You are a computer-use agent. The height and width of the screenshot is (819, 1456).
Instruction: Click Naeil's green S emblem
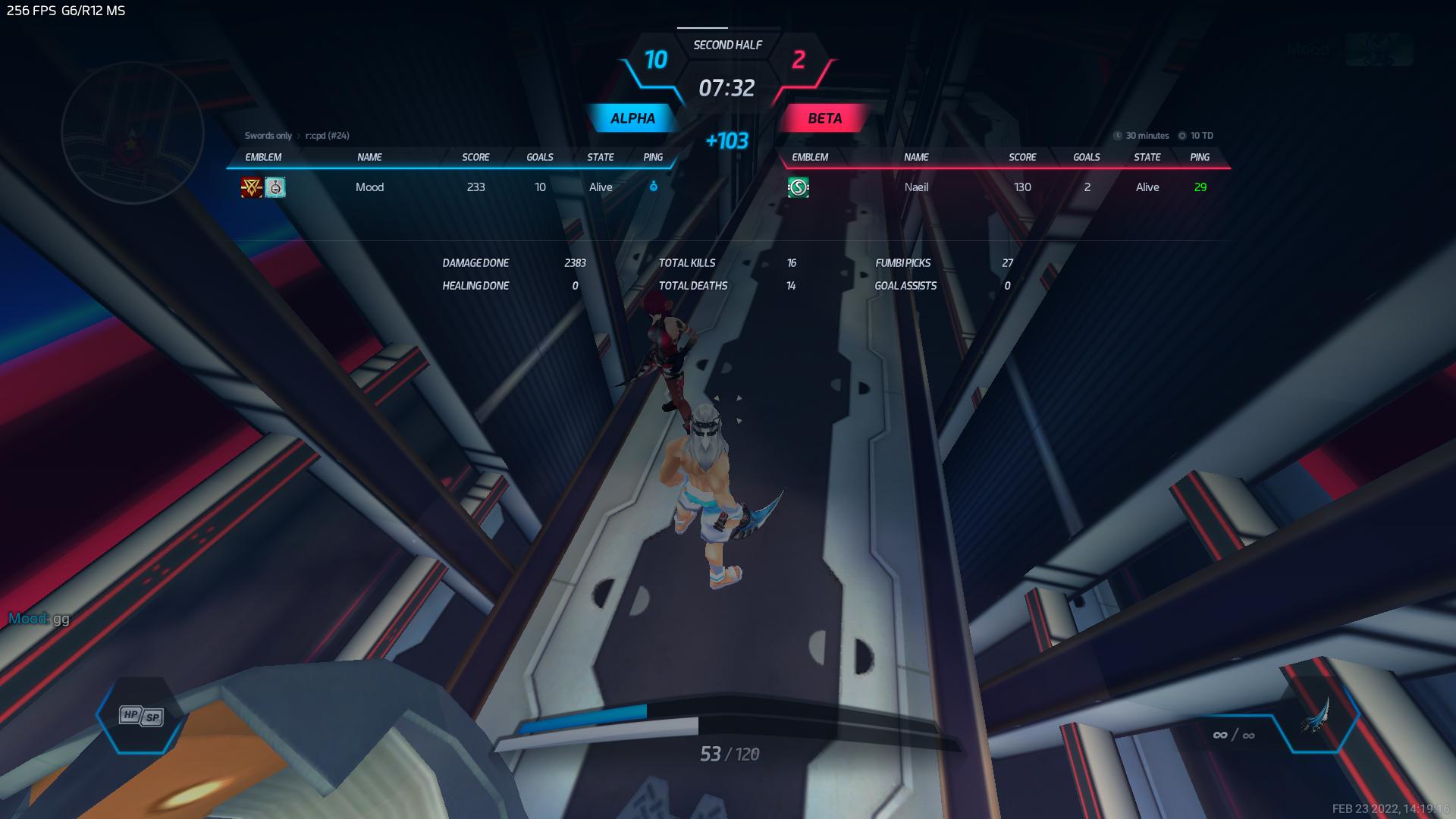798,187
